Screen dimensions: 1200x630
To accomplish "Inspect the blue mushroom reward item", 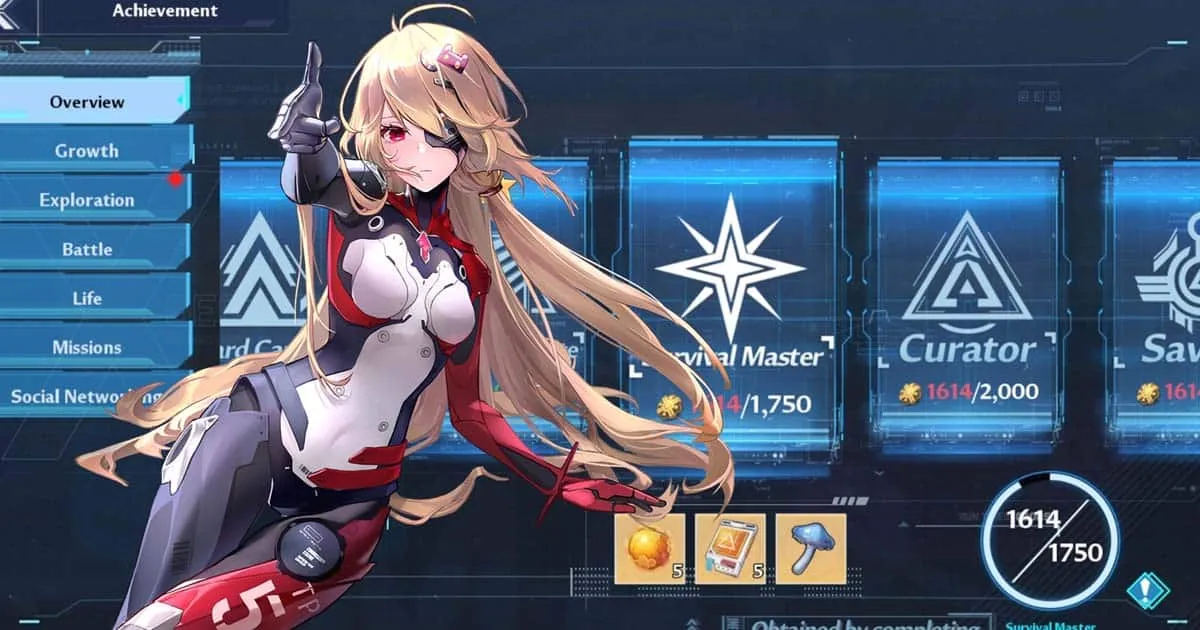I will pos(810,549).
